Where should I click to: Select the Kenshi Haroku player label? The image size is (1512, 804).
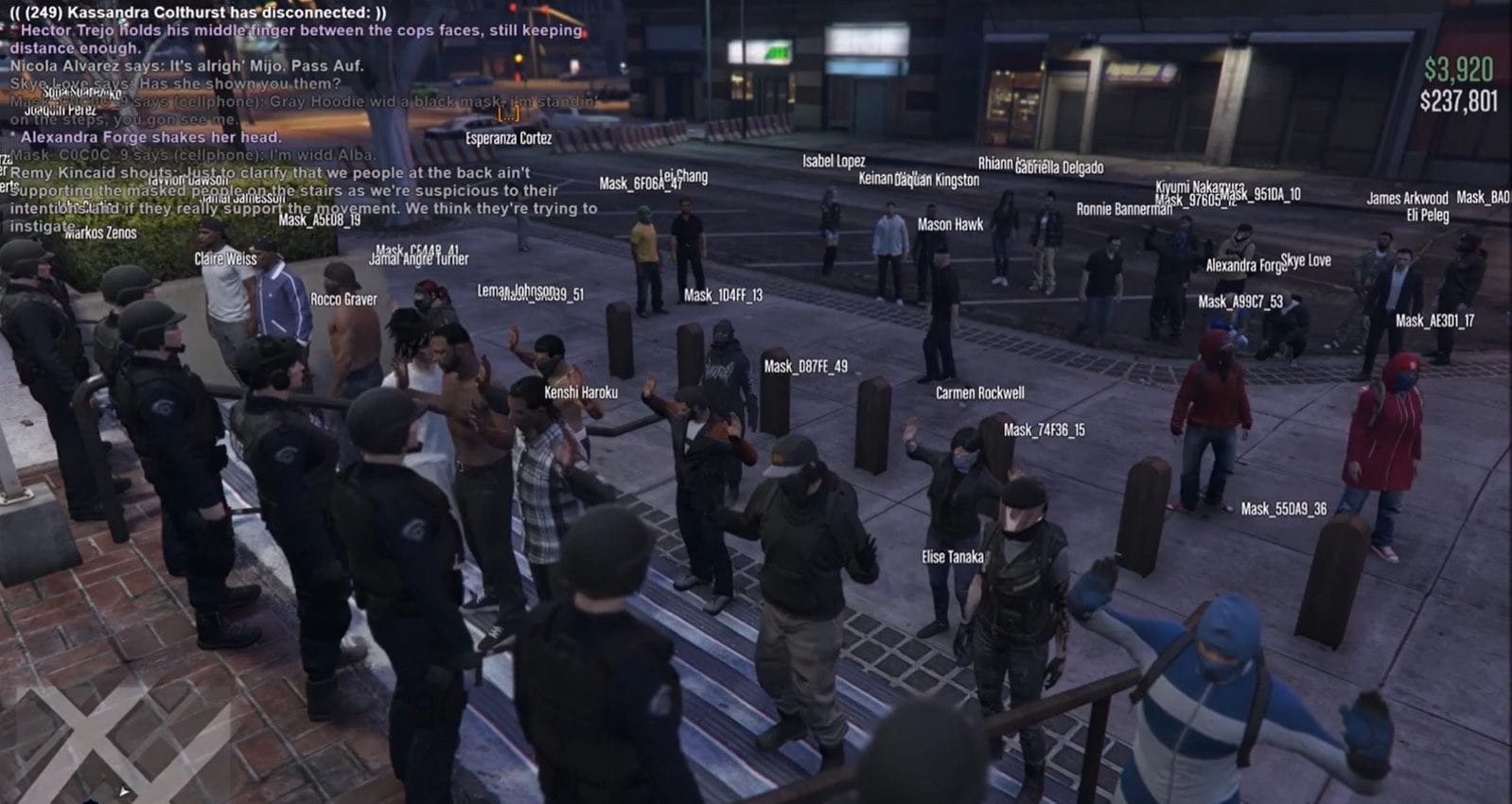[581, 390]
